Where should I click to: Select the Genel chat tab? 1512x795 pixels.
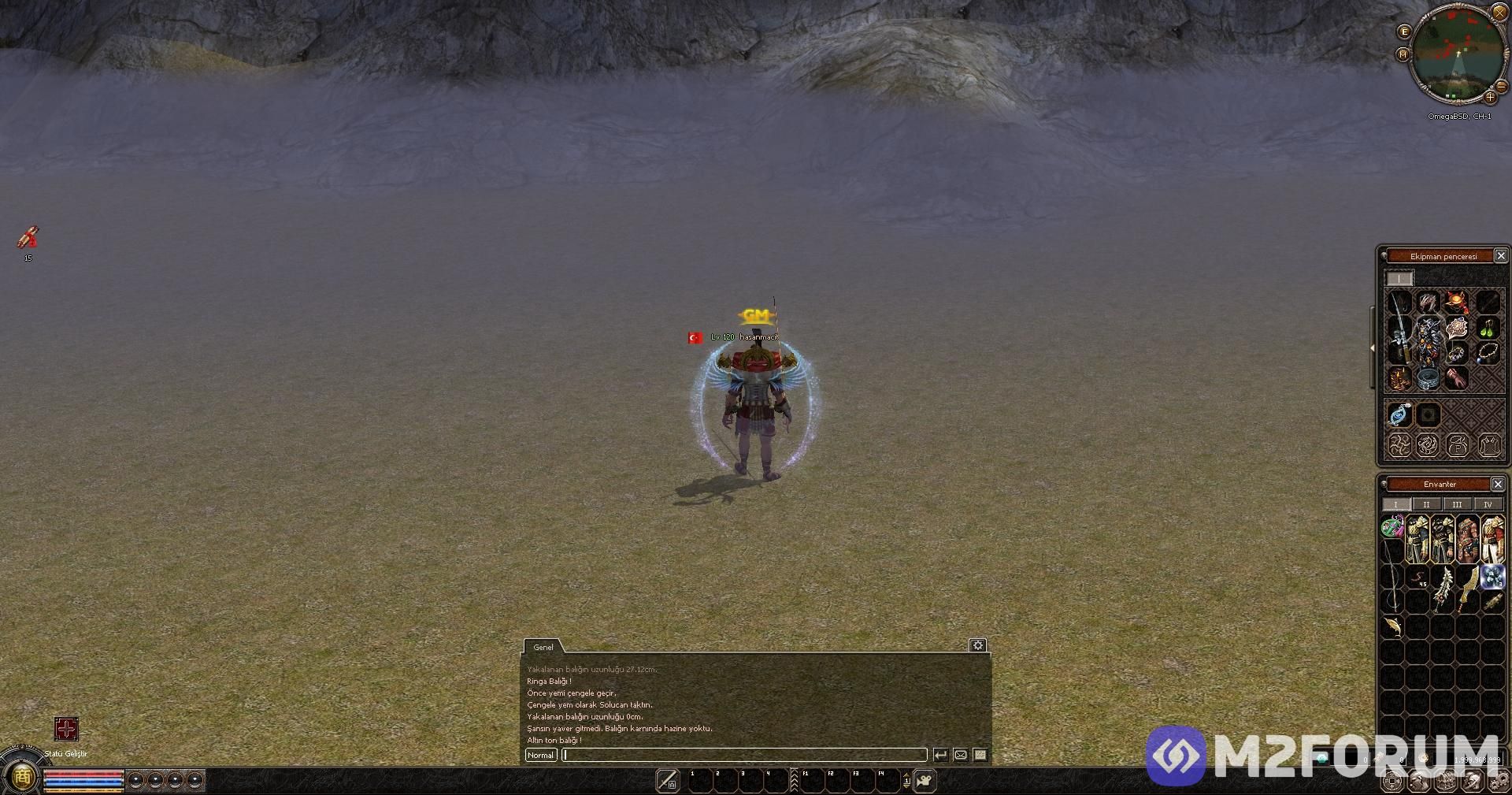(x=543, y=647)
